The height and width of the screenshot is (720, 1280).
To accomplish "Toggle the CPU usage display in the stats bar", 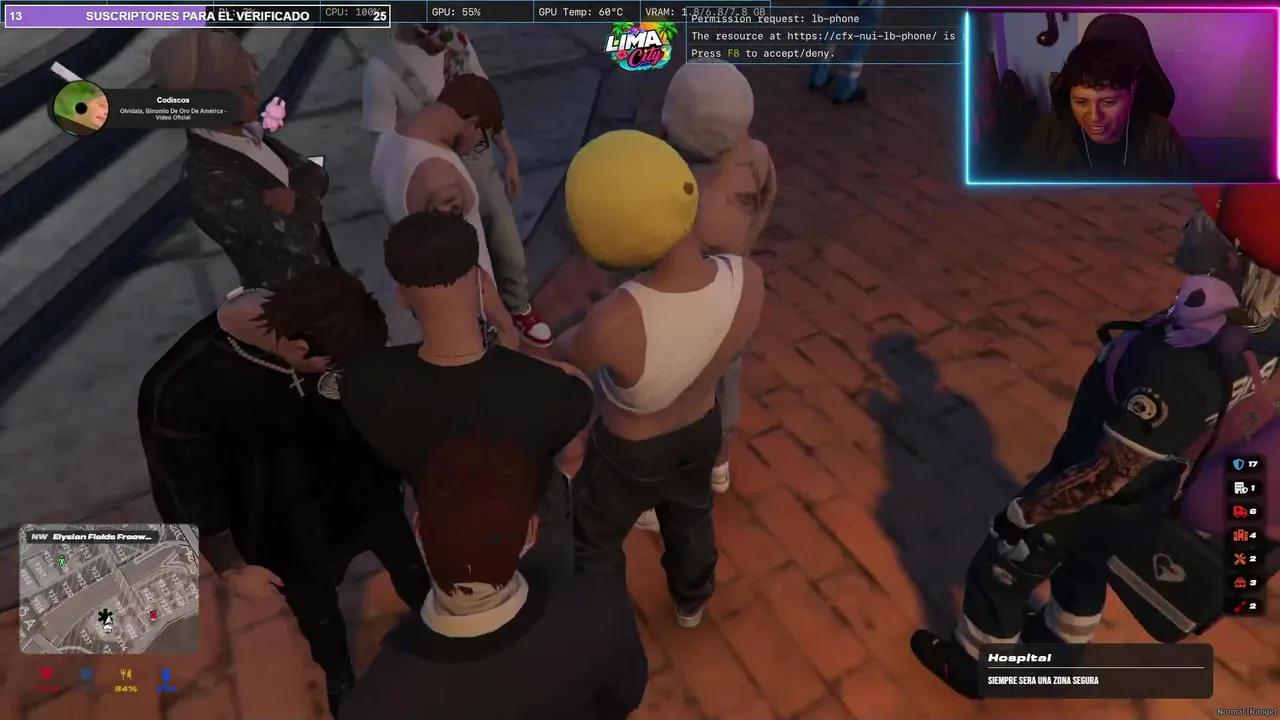I will click(352, 11).
